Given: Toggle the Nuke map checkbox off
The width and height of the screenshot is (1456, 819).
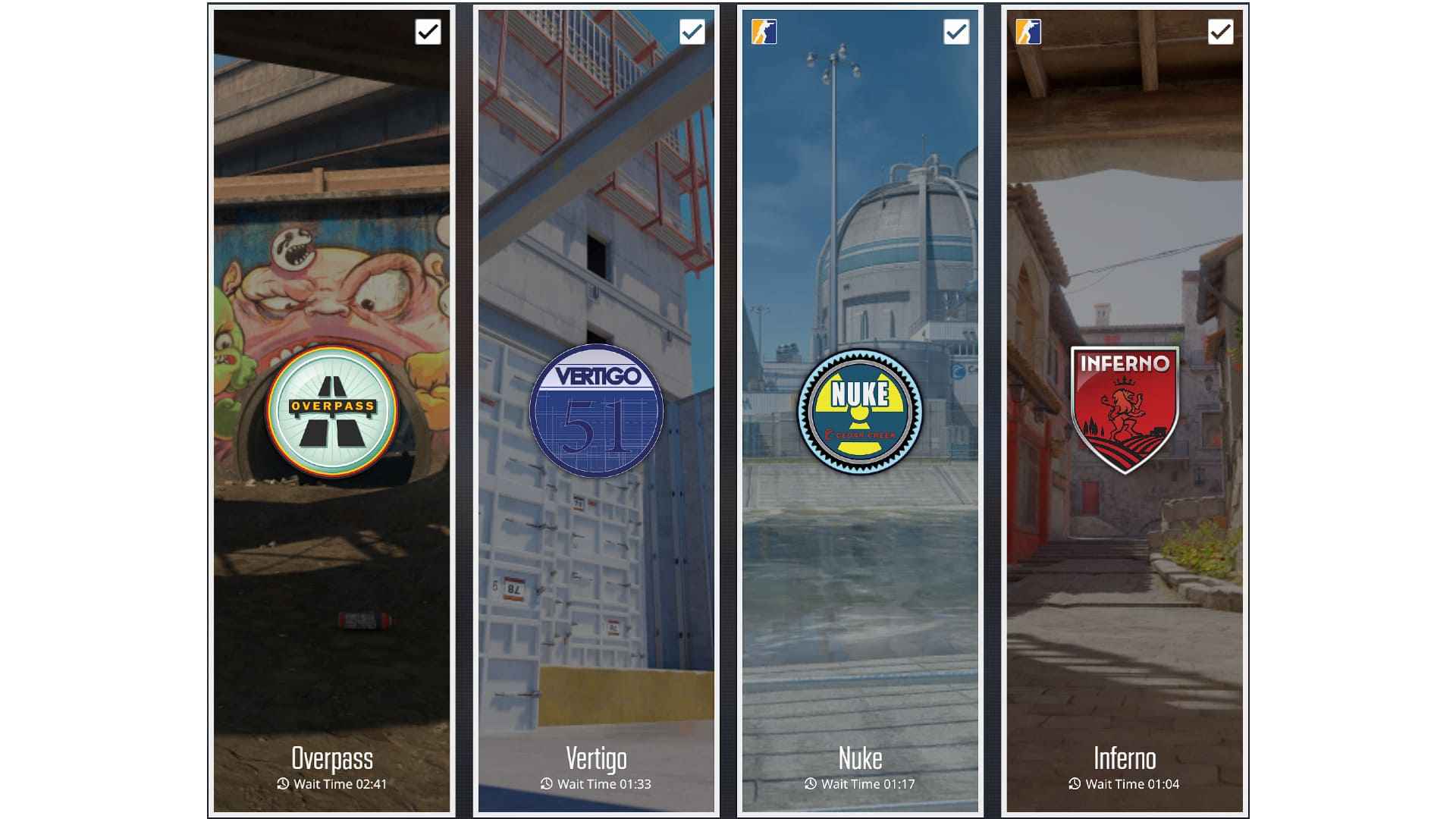Looking at the screenshot, I should pyautogui.click(x=956, y=32).
